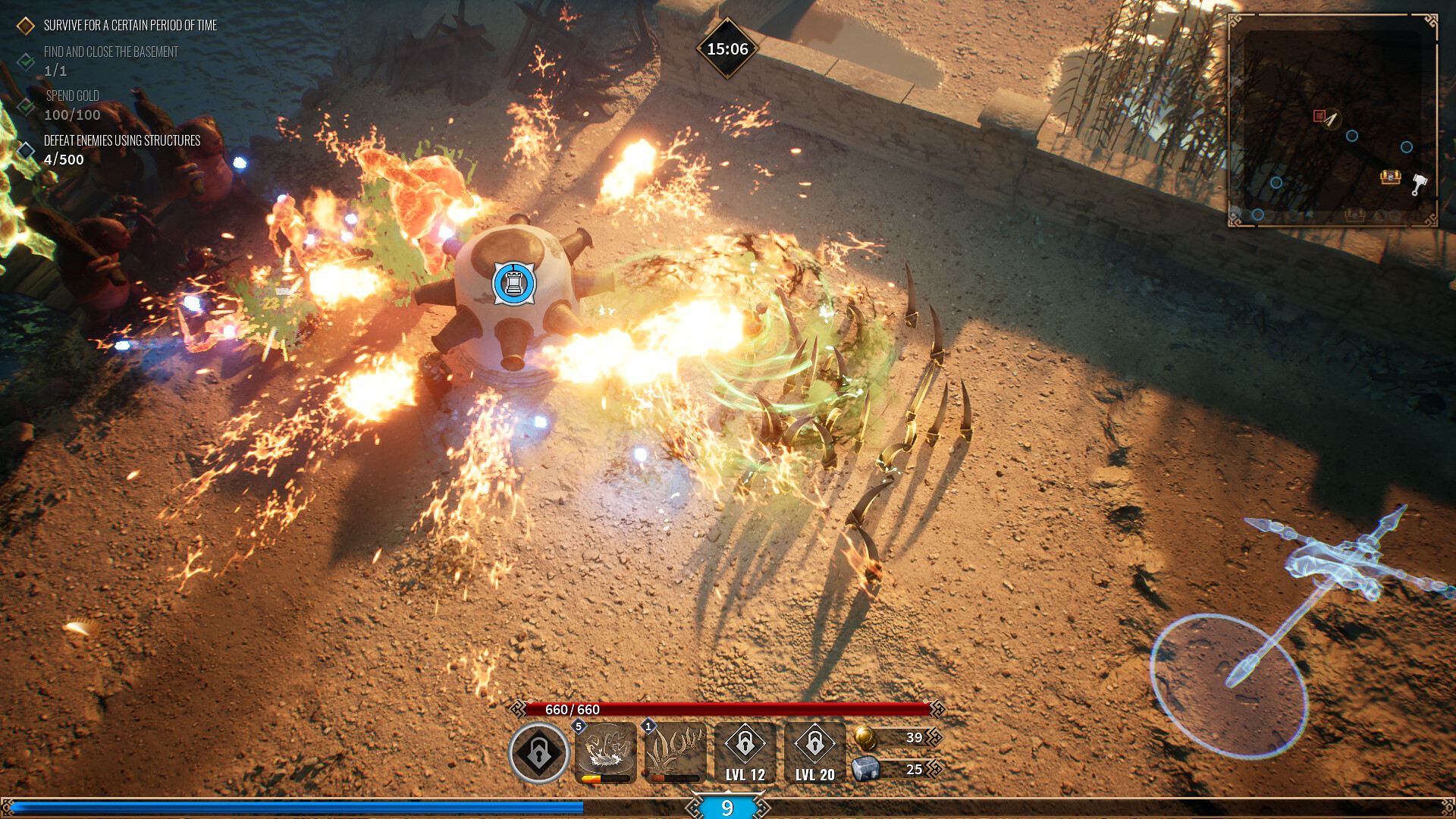1456x819 pixels.
Task: Click the Survive for a Certain Period objective
Action: 130,26
